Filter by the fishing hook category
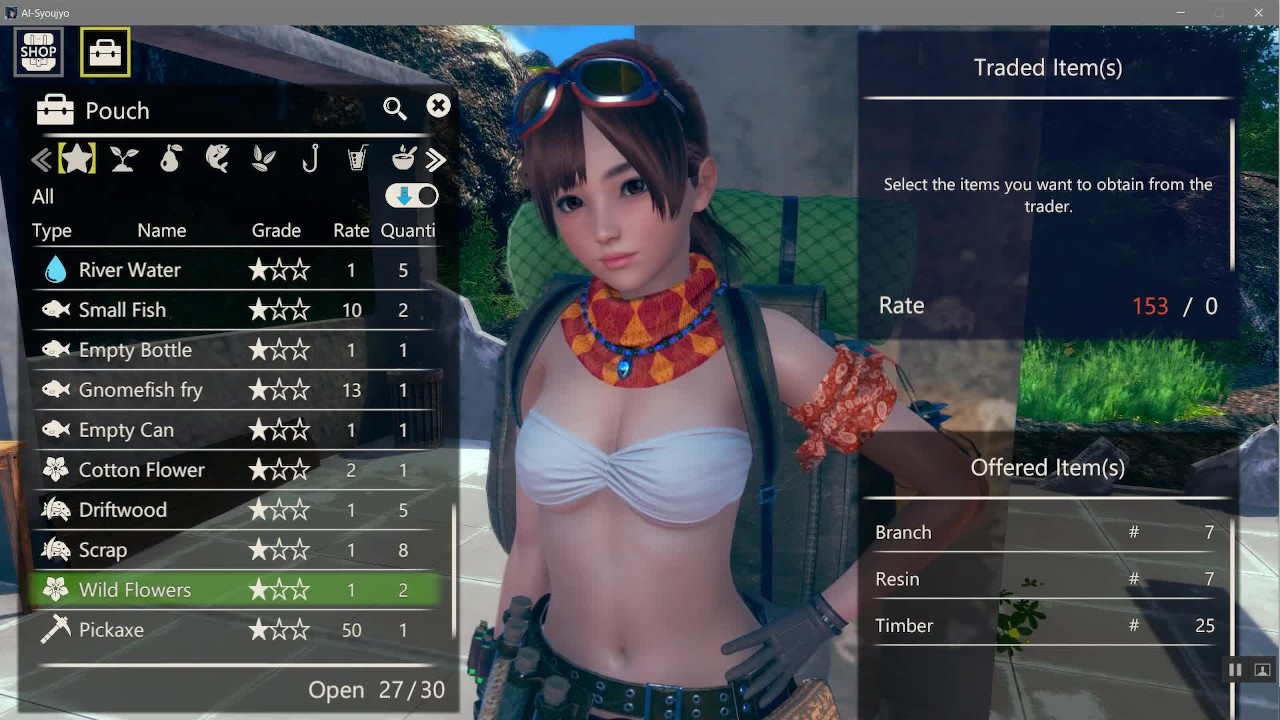This screenshot has width=1280, height=720. pyautogui.click(x=310, y=159)
